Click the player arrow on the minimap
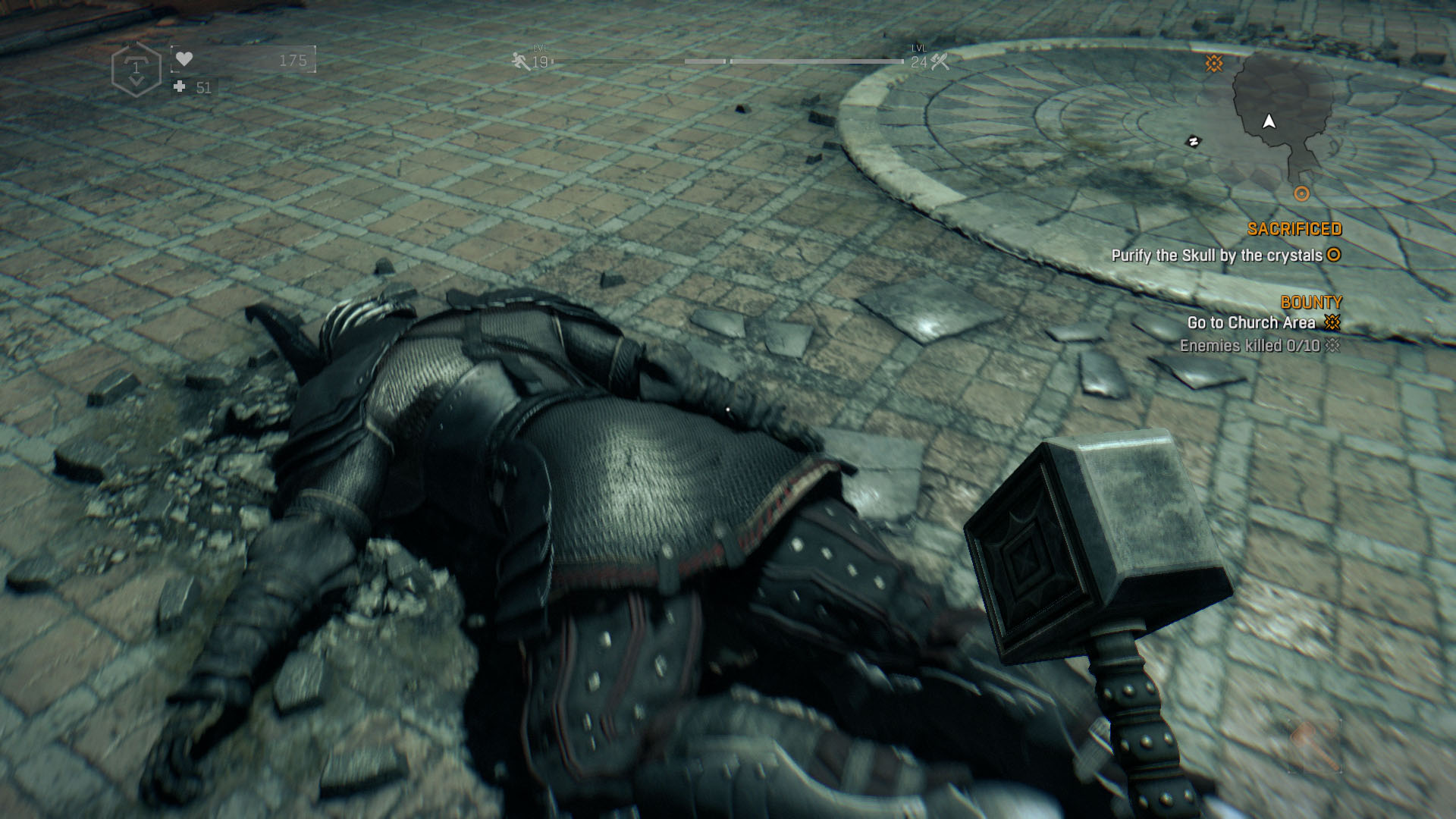 pos(1269,121)
